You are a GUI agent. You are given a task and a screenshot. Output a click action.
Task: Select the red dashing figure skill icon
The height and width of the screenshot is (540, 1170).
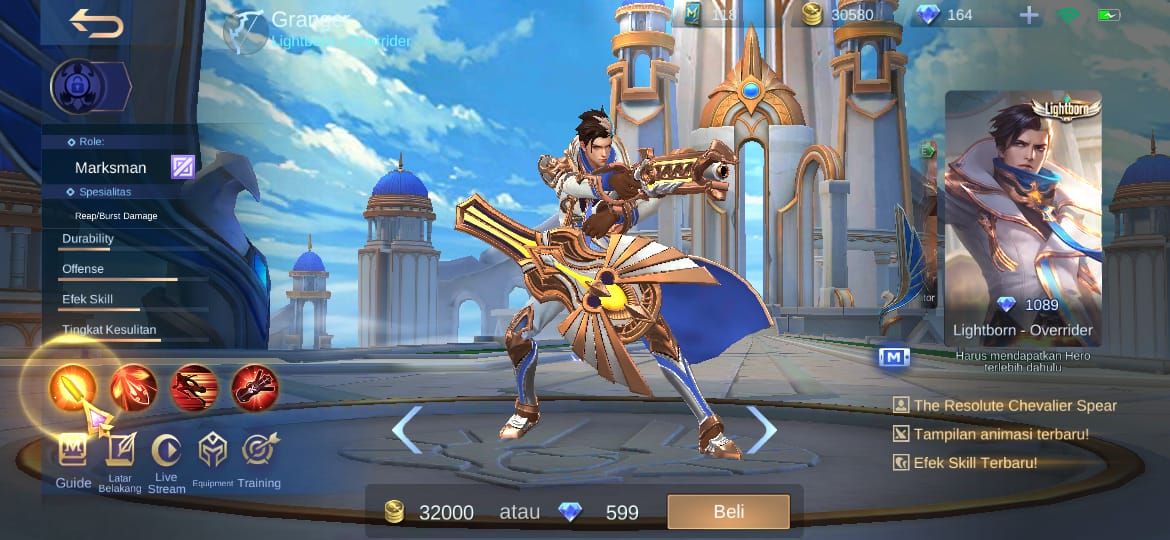tap(194, 388)
